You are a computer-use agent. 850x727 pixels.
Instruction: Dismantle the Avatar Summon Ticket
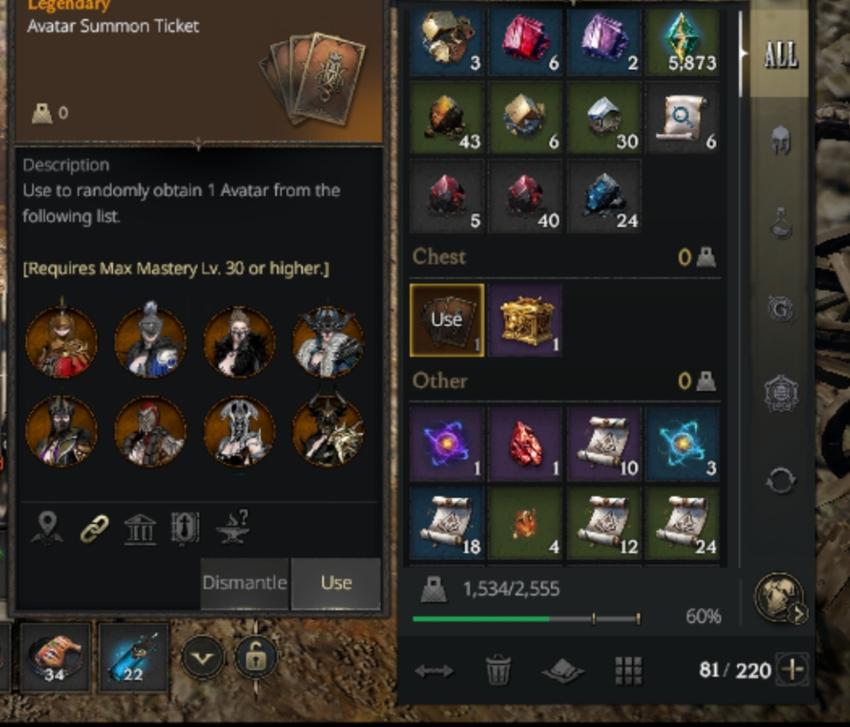[244, 583]
